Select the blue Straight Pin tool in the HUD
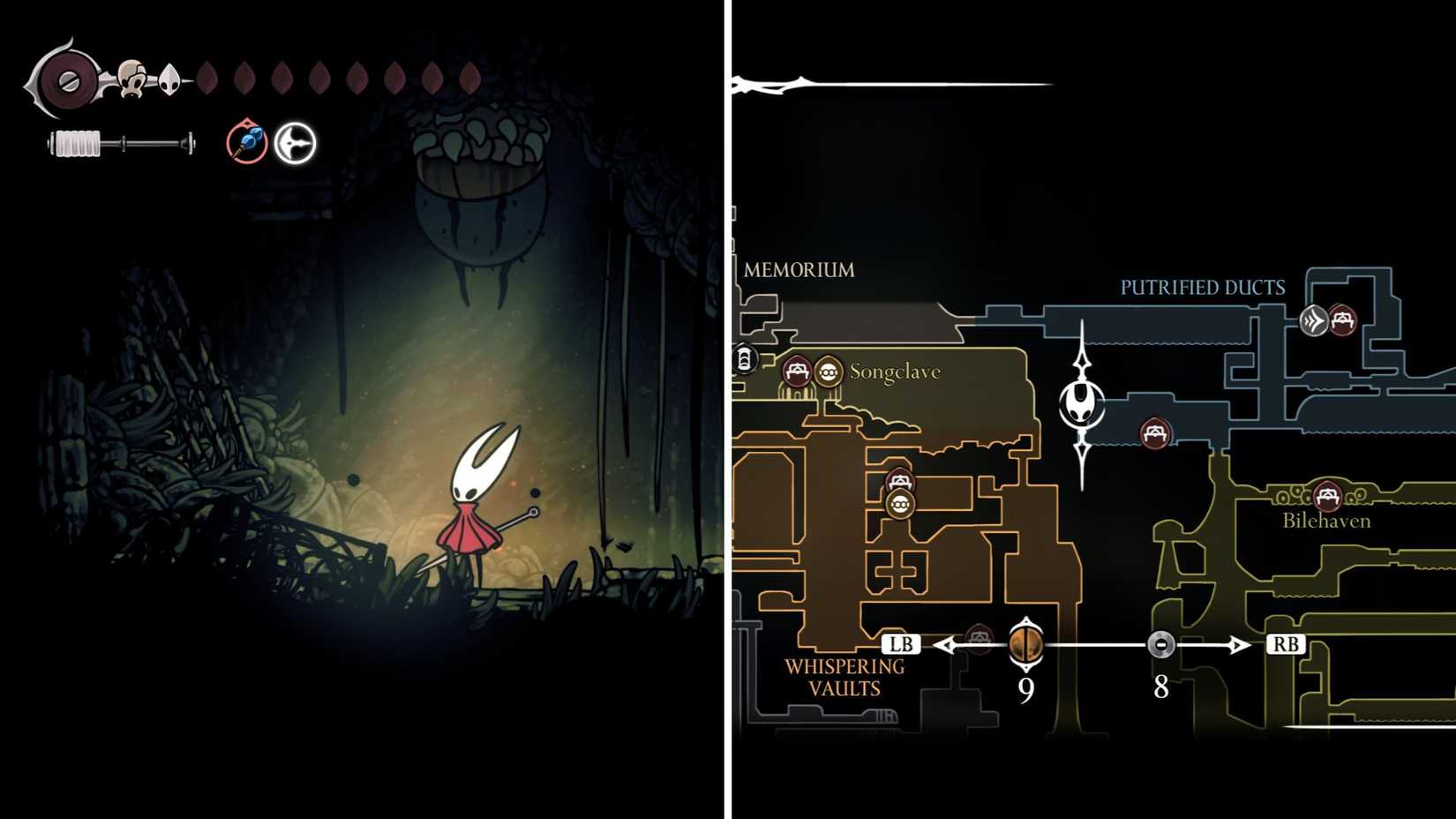 click(x=246, y=143)
